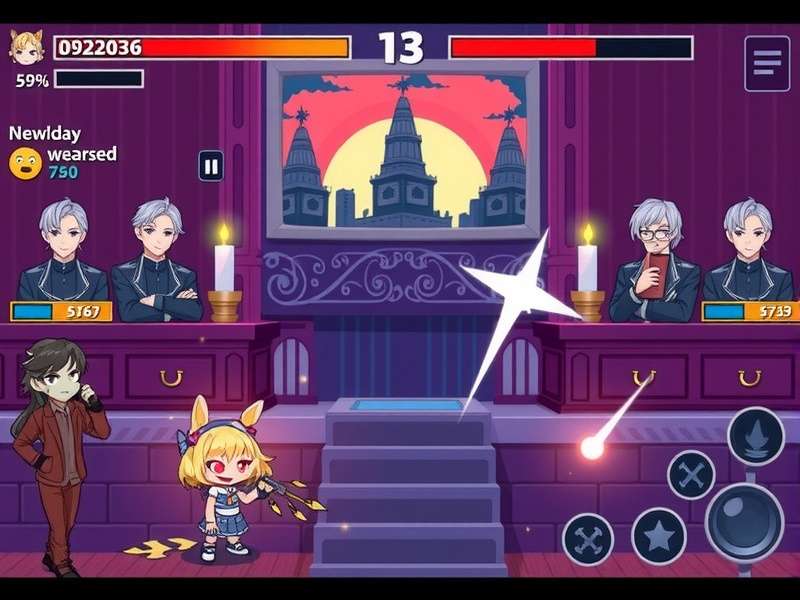Screen dimensions: 800x600
Task: Open the hamburger menu in the corner
Action: (x=767, y=63)
